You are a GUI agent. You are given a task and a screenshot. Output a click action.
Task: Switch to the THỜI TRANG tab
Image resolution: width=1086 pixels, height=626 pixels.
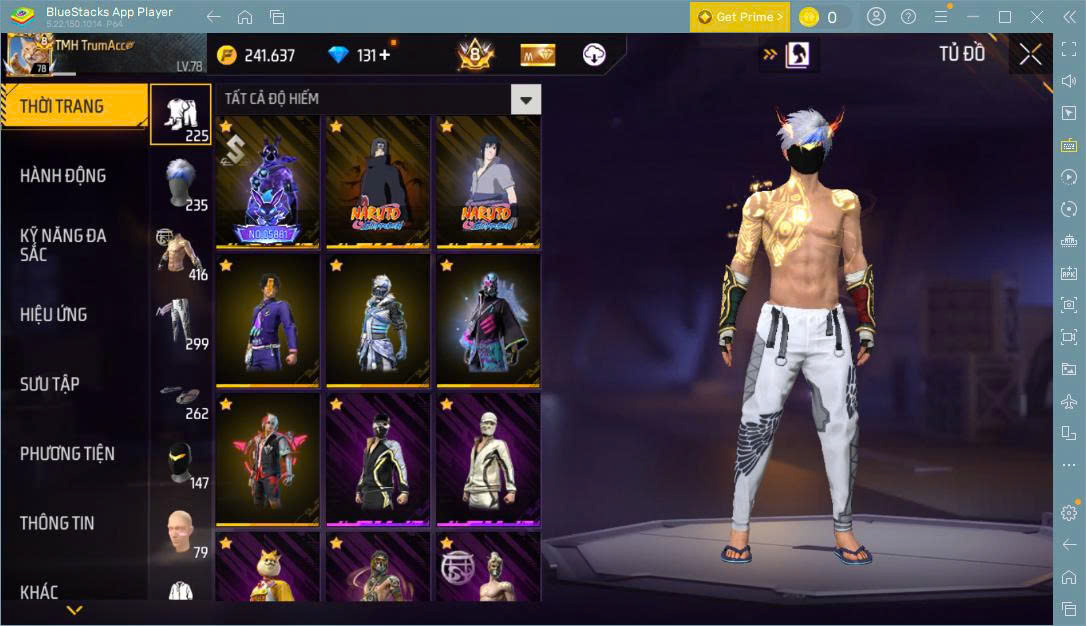pyautogui.click(x=62, y=106)
